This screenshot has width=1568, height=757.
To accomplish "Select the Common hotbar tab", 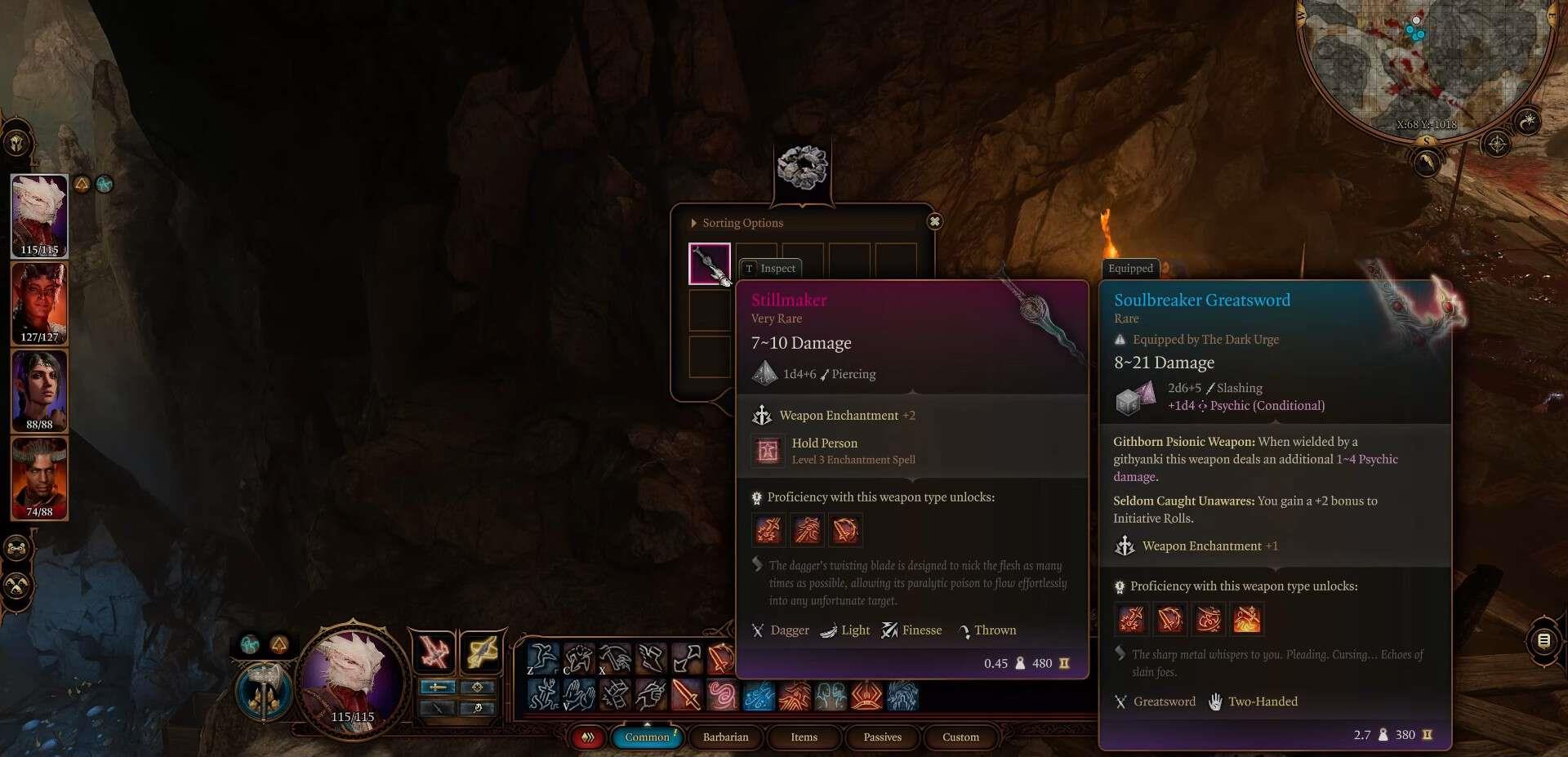I will coord(647,737).
